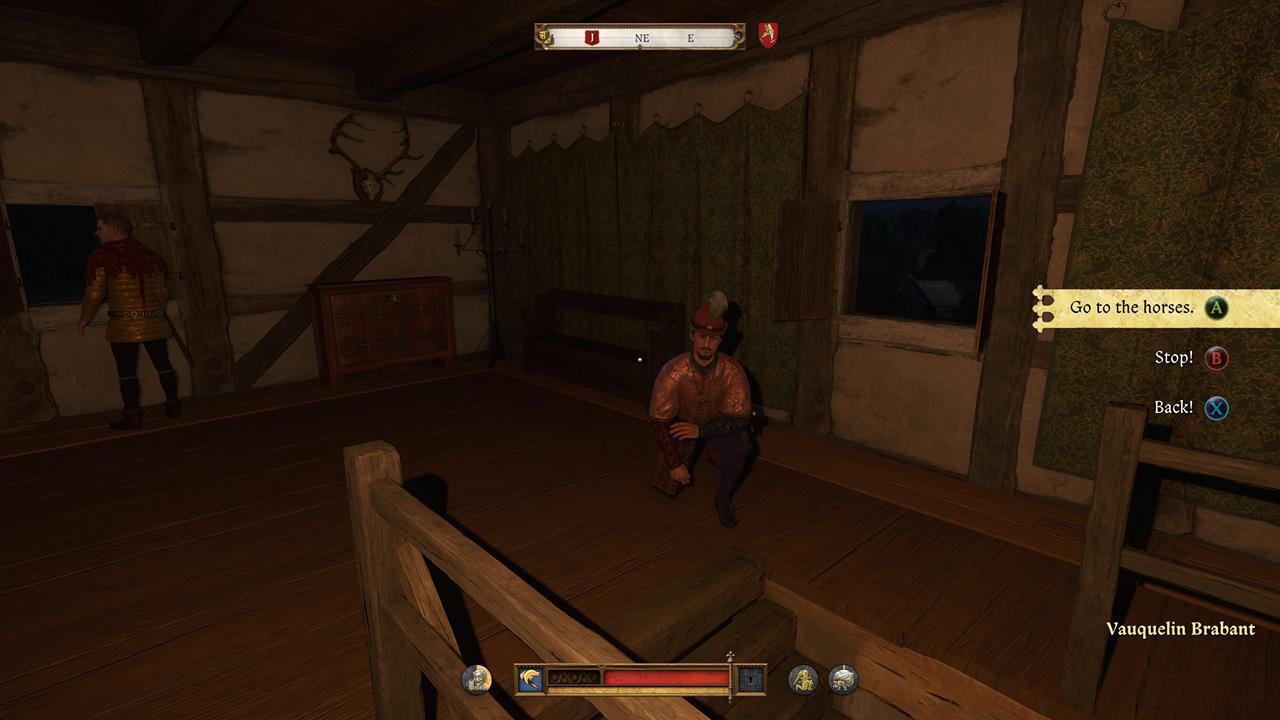1280x720 pixels.
Task: Open the A response prompt circle
Action: point(1214,309)
